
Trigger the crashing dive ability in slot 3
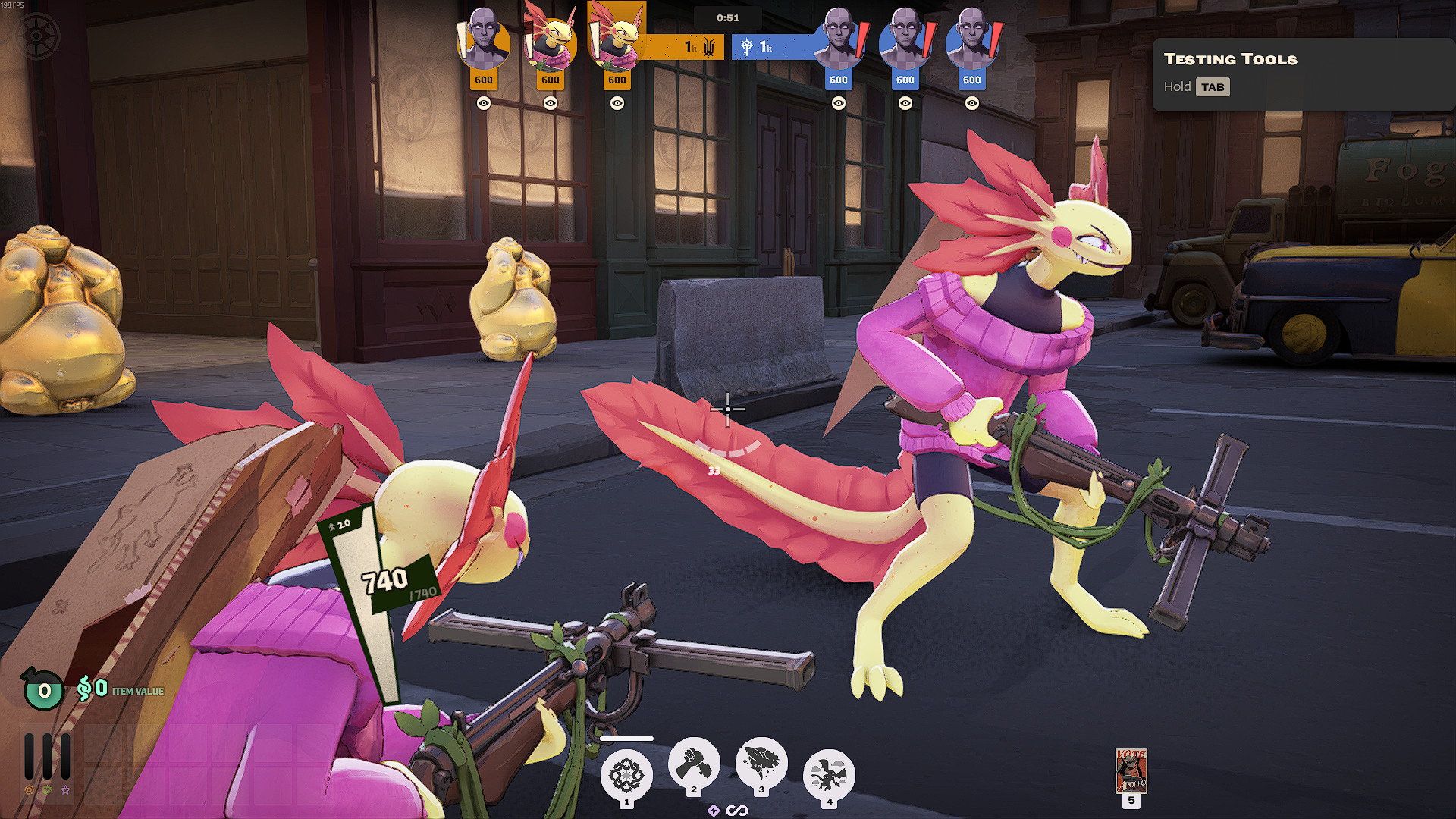coord(761,763)
